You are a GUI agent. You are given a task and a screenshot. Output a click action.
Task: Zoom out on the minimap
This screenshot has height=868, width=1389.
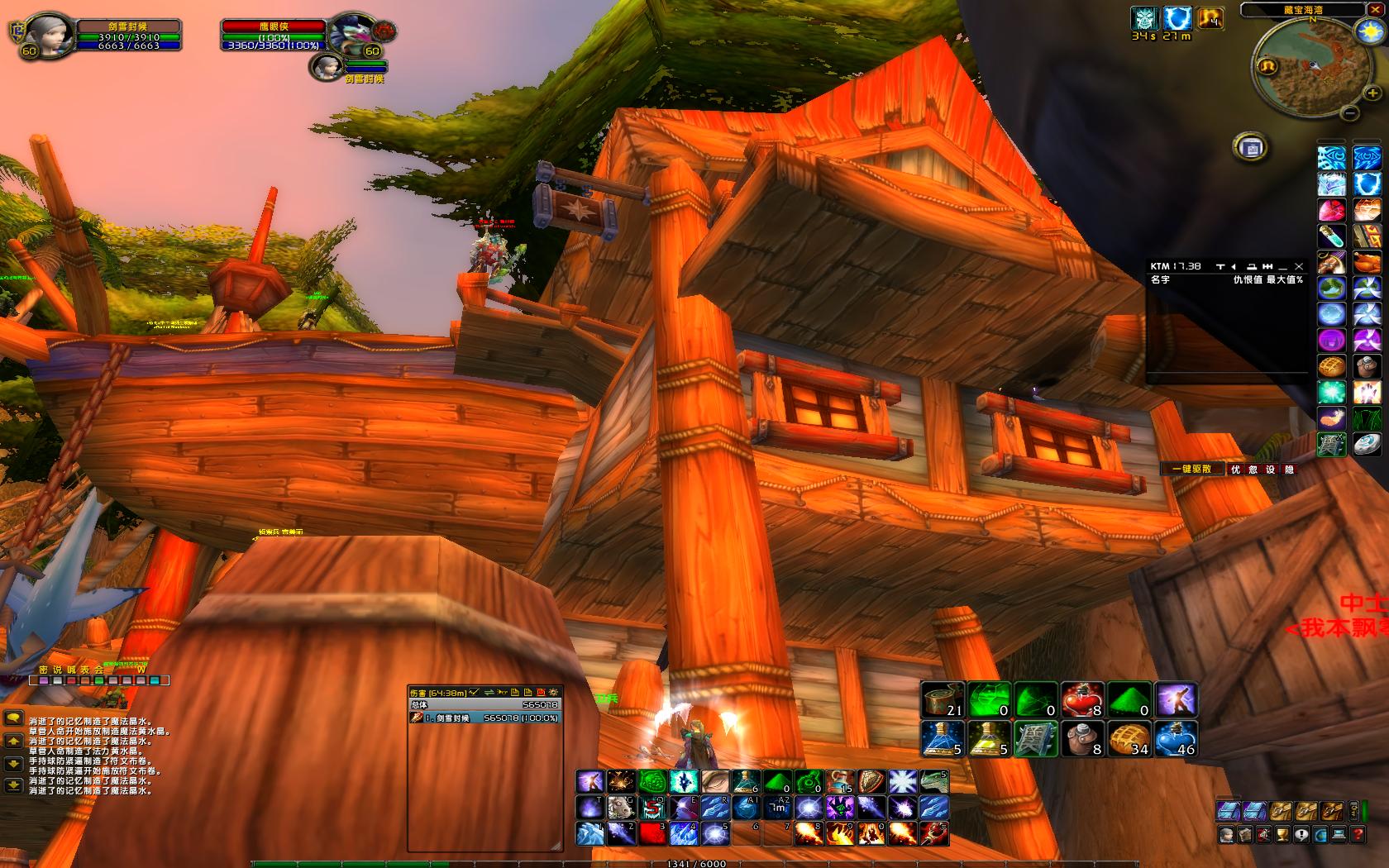pos(1349,113)
